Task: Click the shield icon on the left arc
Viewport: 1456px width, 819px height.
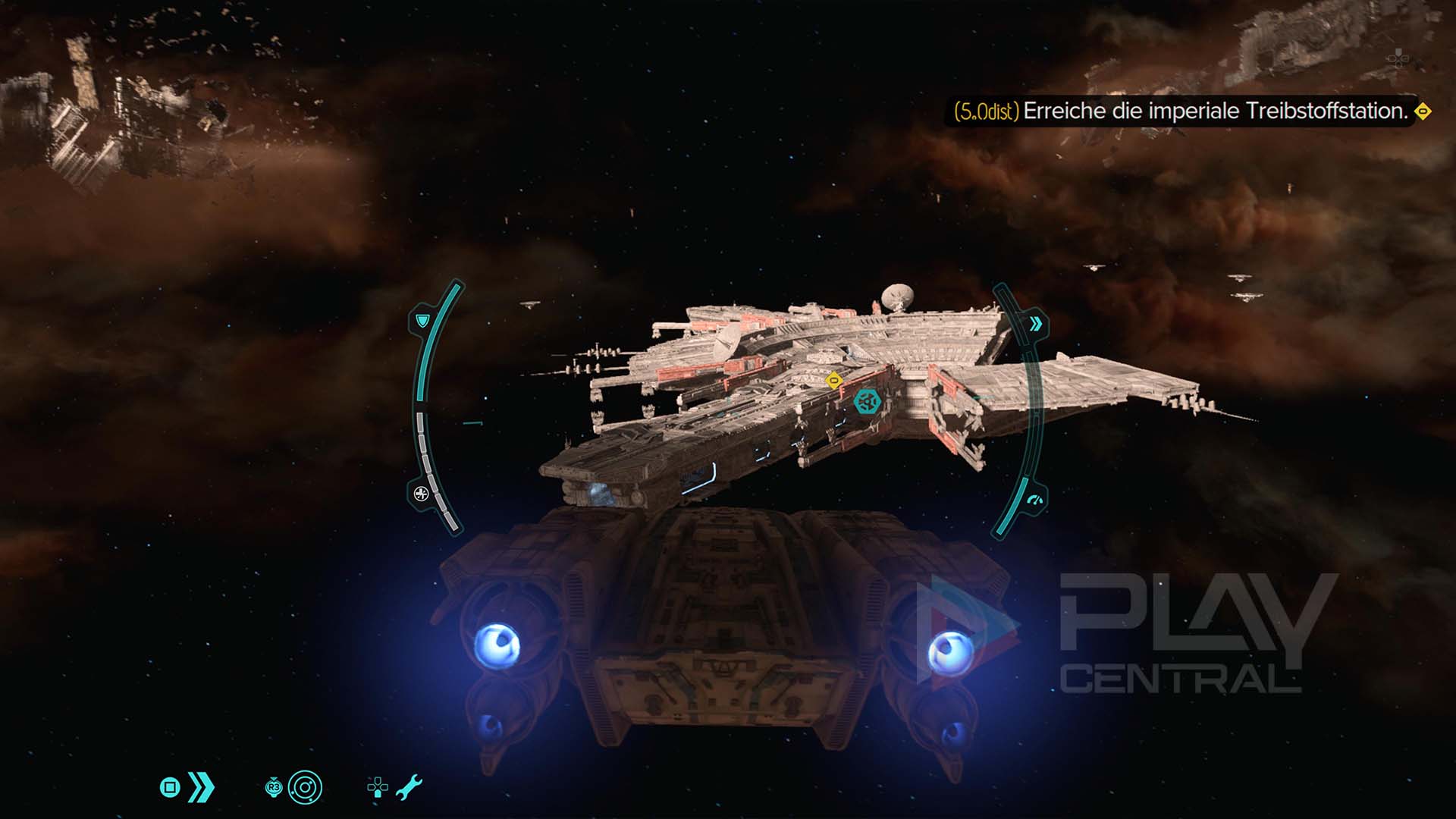Action: (x=422, y=322)
